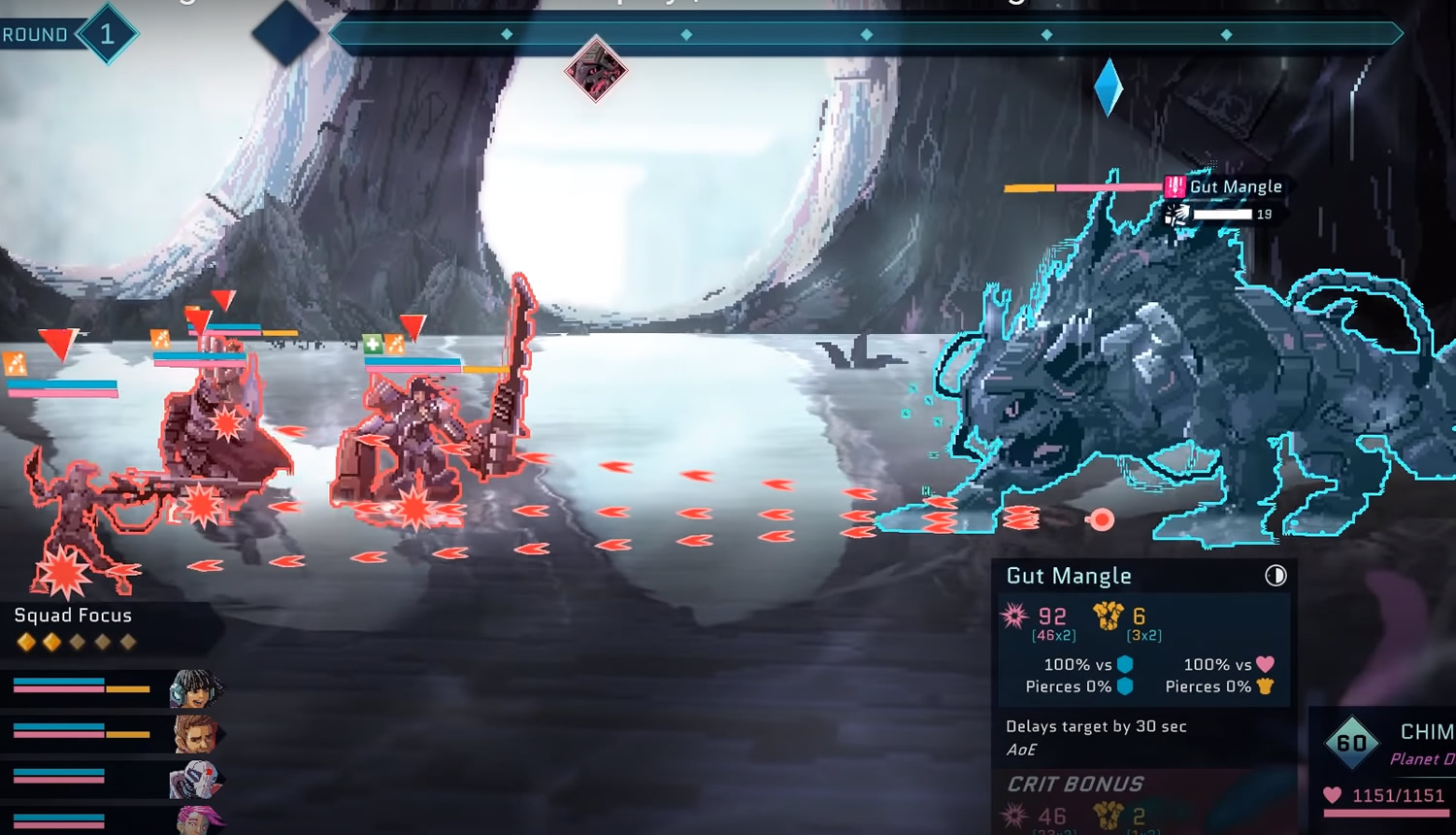This screenshot has width=1456, height=835.
Task: Pick the pink-haired hero portrait
Action: pos(198,820)
